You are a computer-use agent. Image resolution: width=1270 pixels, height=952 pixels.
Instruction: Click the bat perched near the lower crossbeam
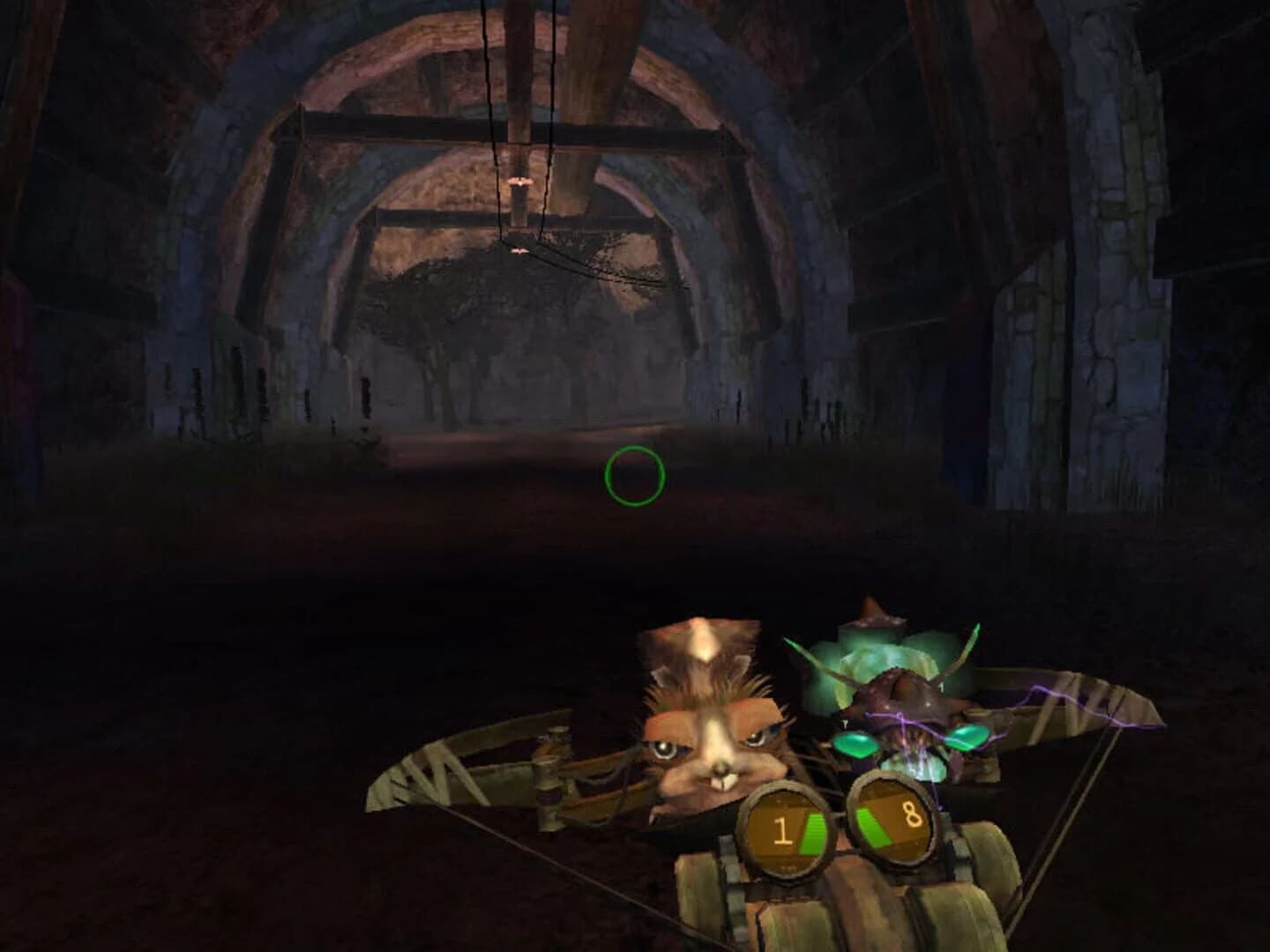click(x=520, y=250)
